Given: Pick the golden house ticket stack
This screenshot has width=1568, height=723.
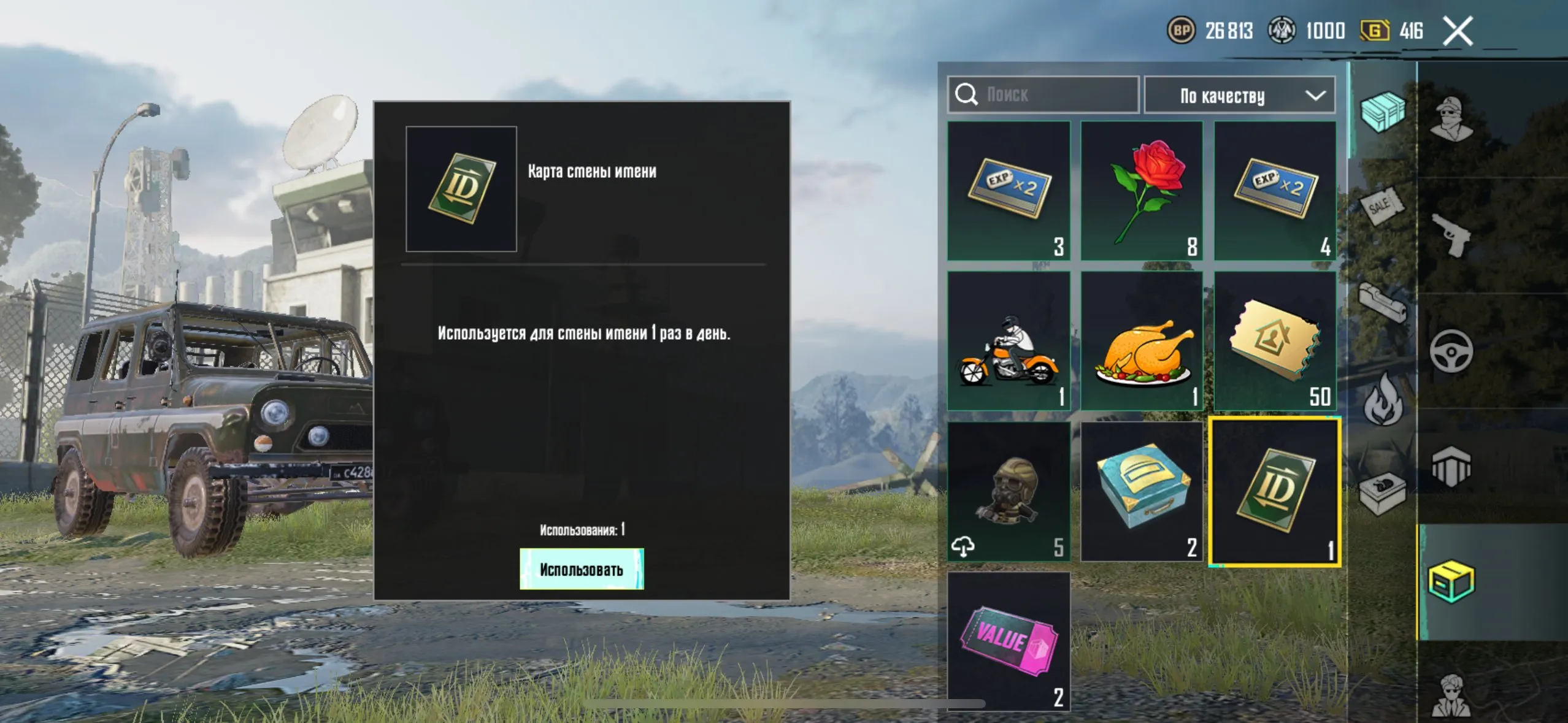Looking at the screenshot, I should [1275, 341].
